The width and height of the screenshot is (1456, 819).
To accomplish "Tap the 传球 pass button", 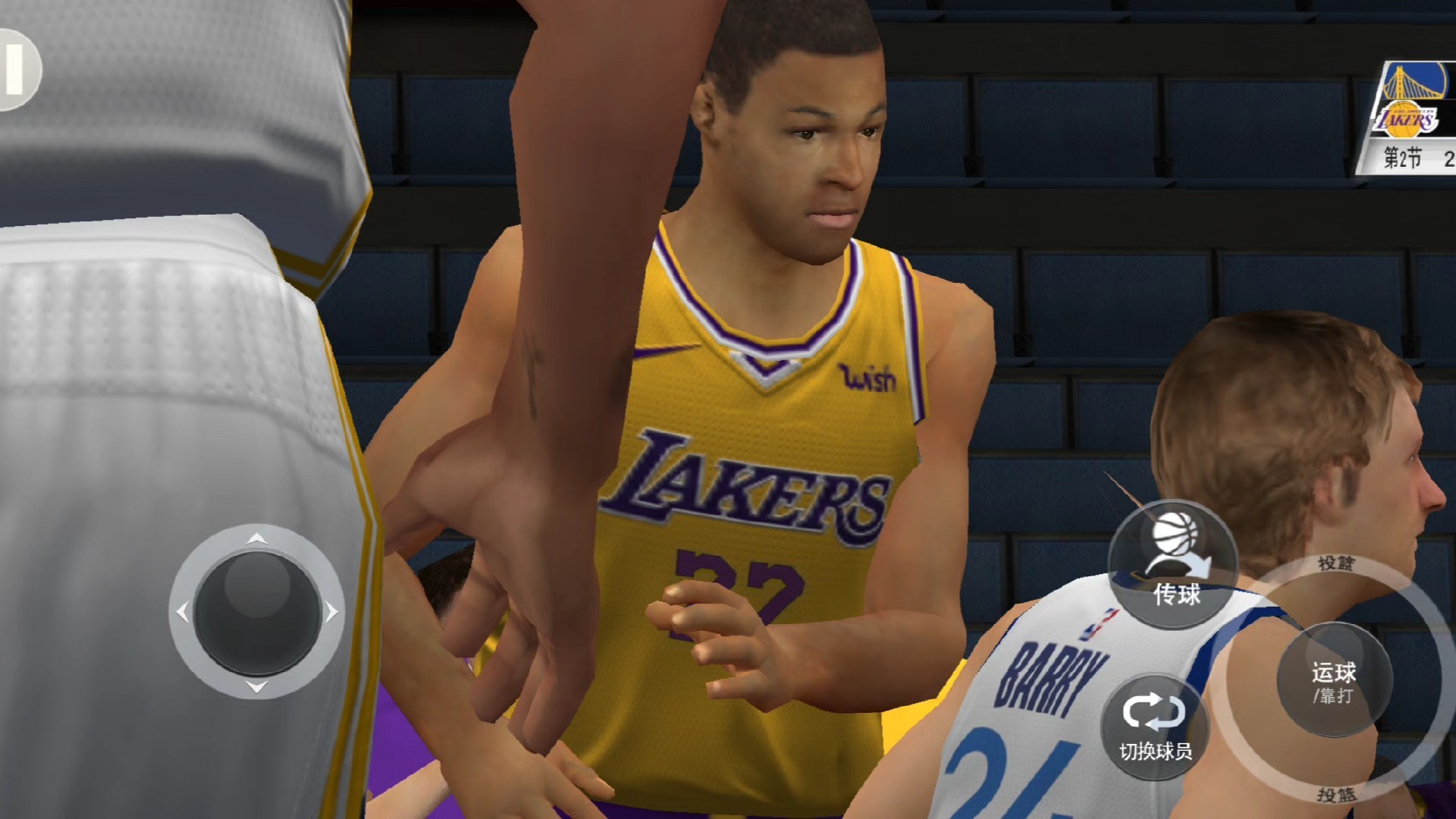I will tap(1173, 565).
